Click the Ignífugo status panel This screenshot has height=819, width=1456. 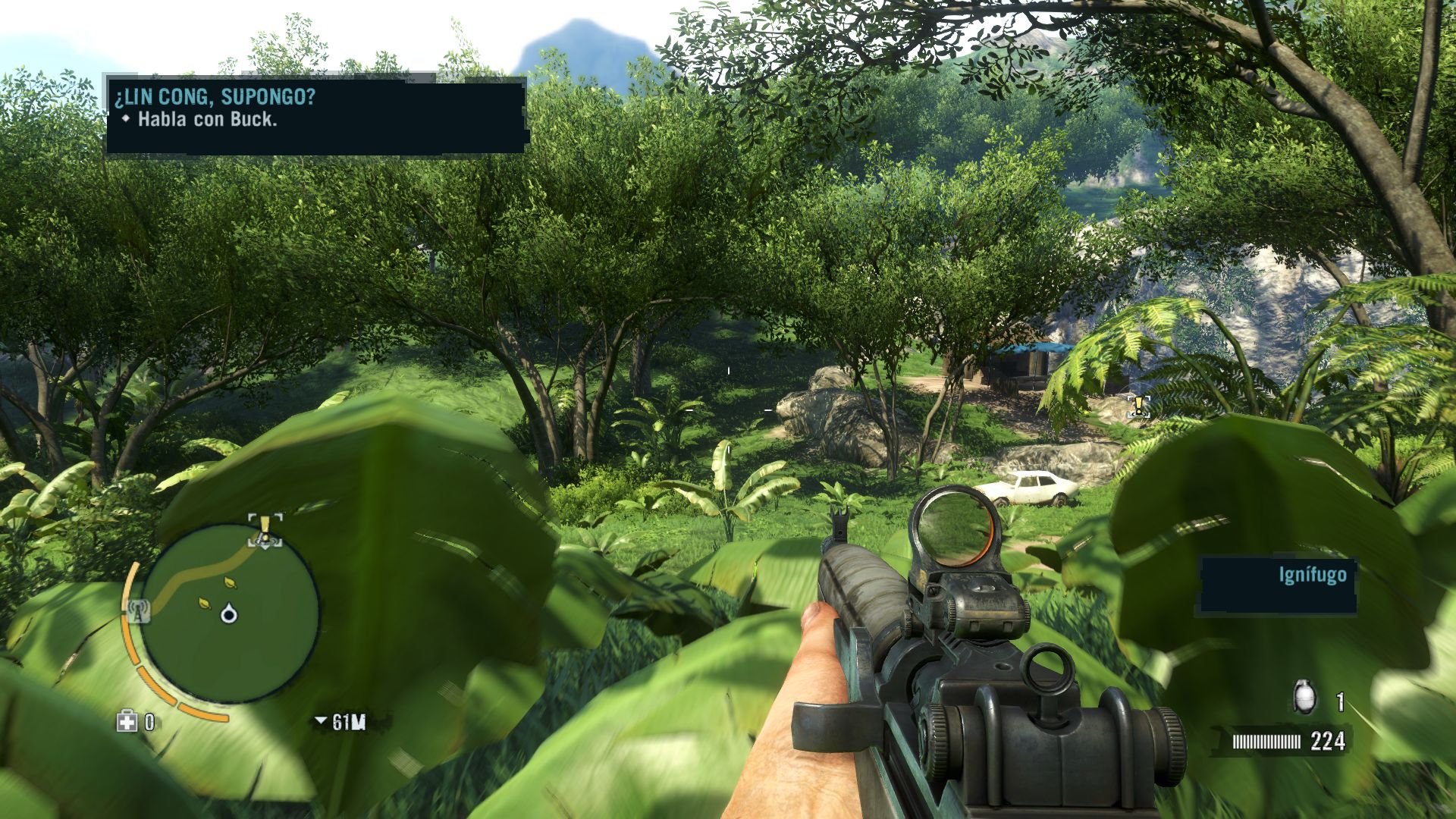1276,585
